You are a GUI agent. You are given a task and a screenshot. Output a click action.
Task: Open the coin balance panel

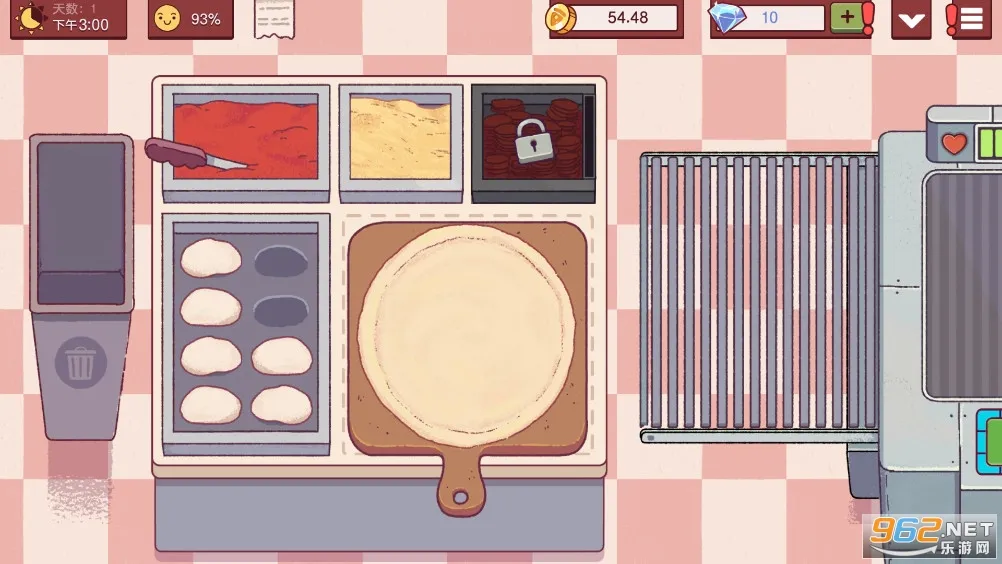tap(614, 18)
